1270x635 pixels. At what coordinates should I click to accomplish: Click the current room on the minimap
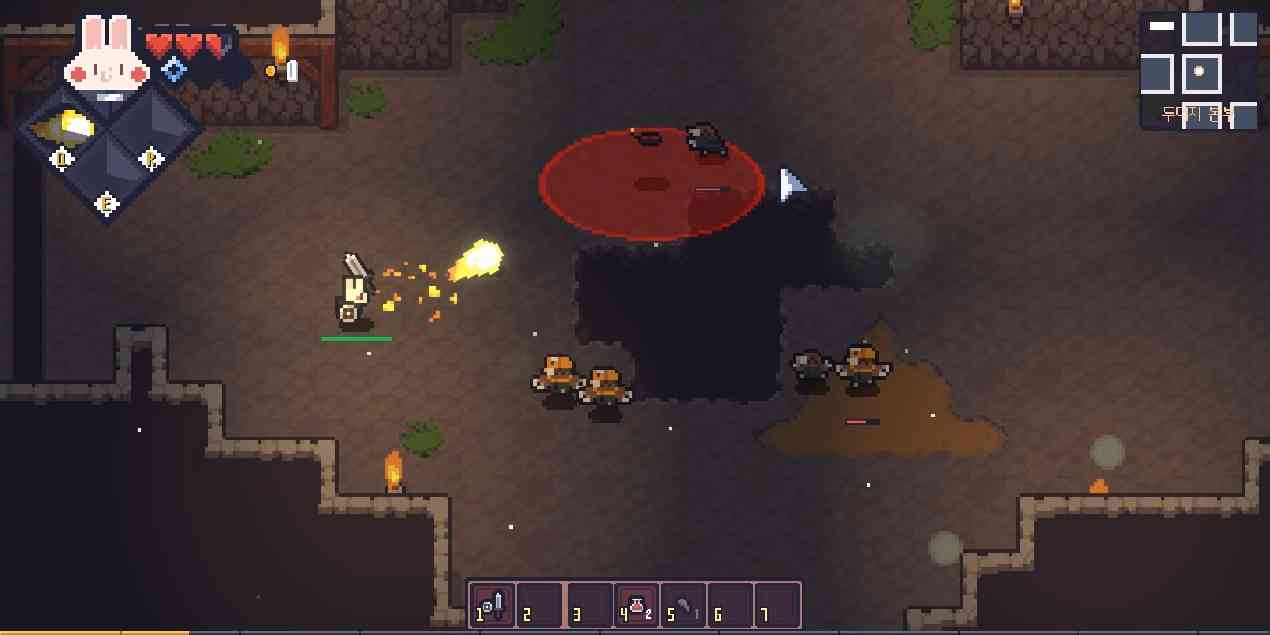1200,73
